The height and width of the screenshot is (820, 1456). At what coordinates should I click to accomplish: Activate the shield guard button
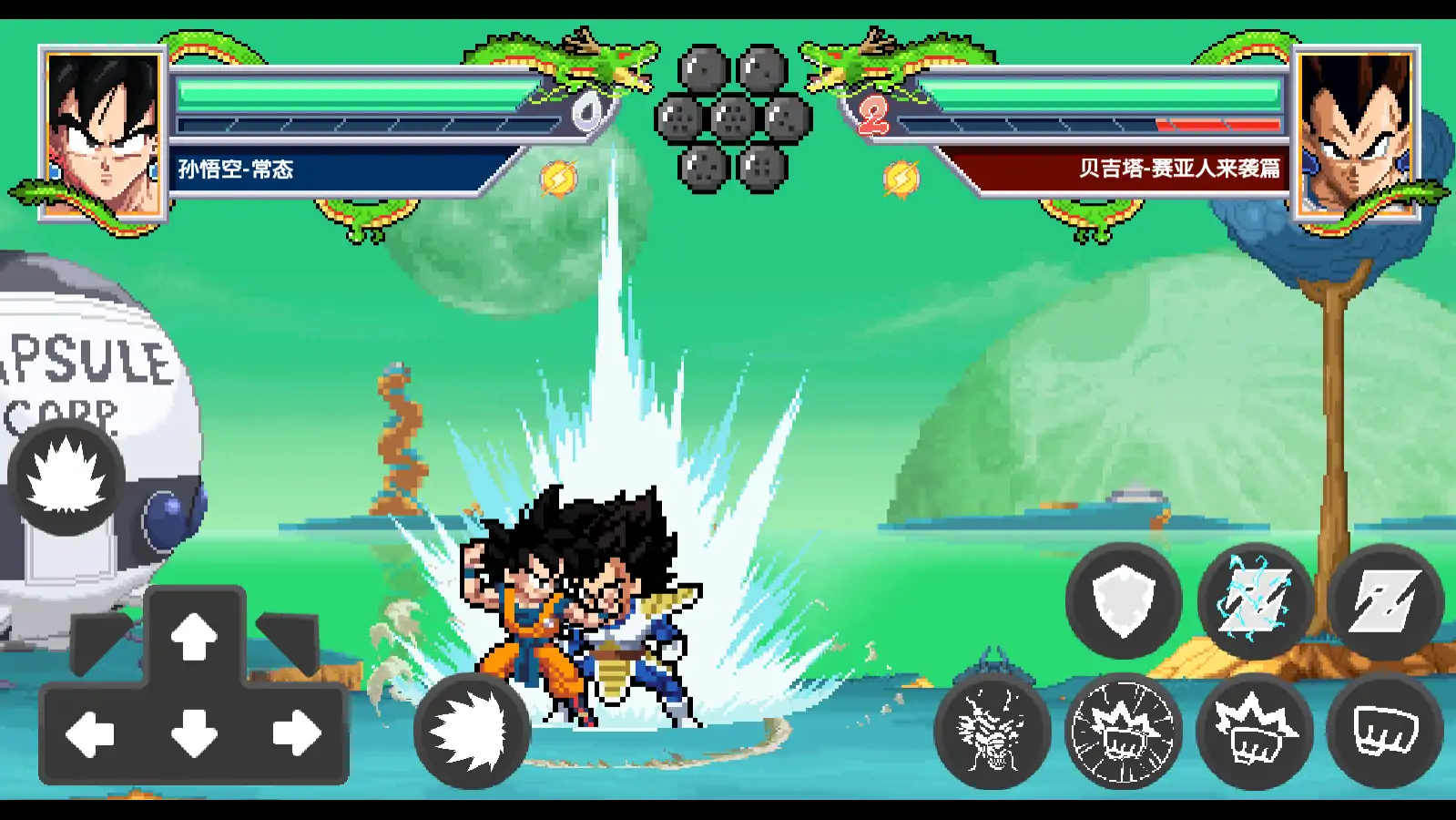click(x=1124, y=600)
